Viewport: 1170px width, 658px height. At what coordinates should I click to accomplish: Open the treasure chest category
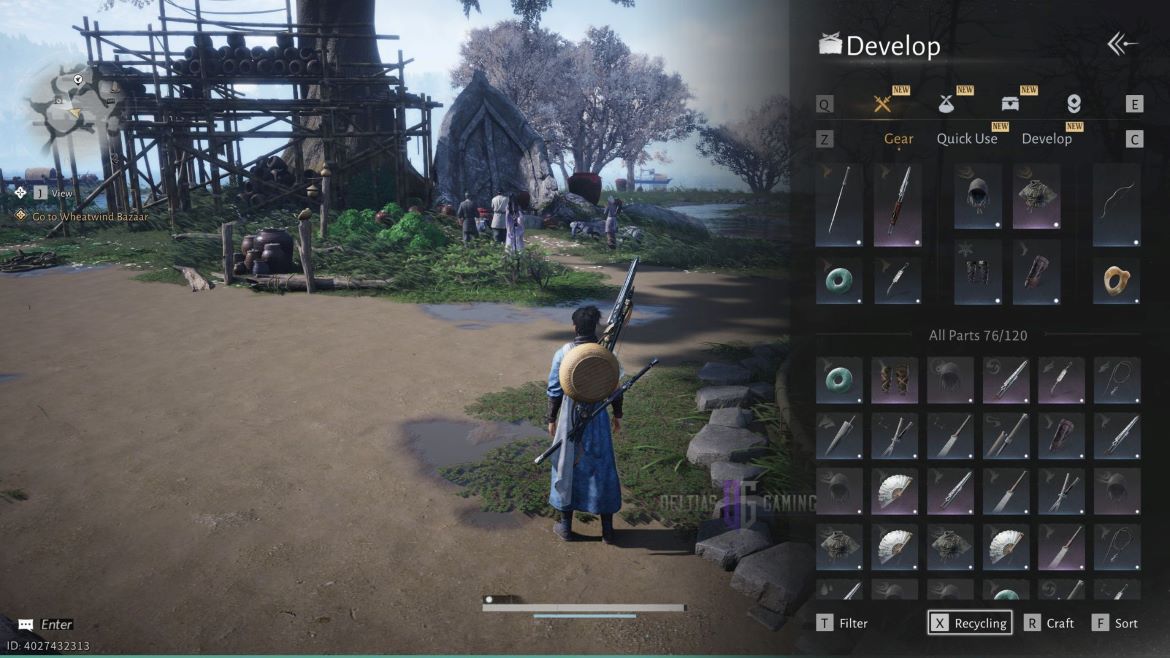(1010, 104)
